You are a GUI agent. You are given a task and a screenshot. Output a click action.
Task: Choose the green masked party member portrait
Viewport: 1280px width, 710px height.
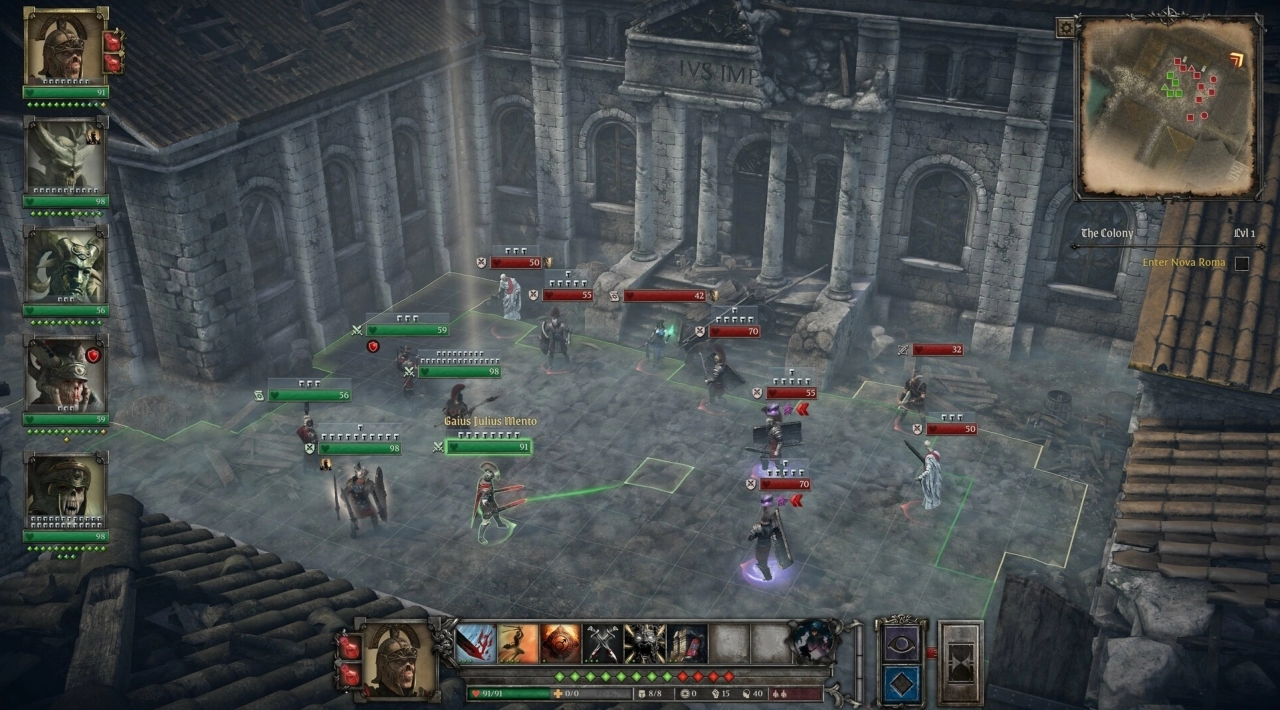coord(65,267)
